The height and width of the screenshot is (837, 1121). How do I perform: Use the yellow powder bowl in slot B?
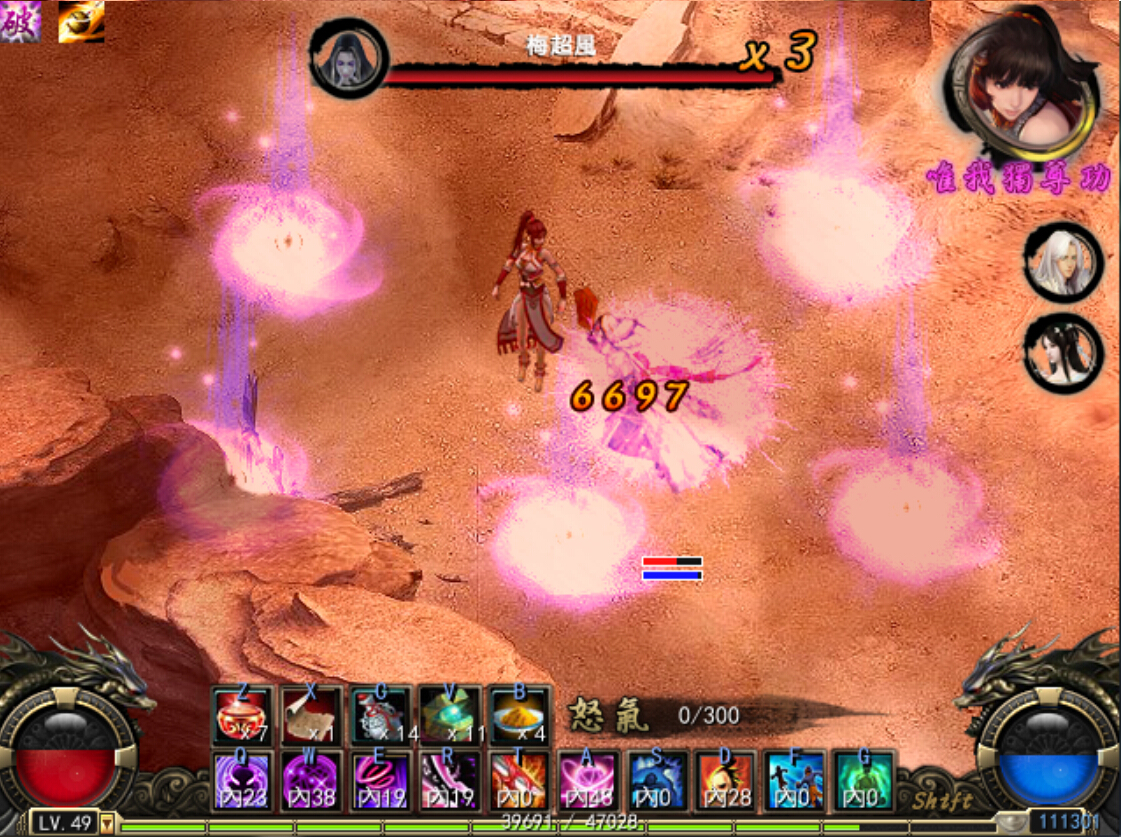point(519,716)
